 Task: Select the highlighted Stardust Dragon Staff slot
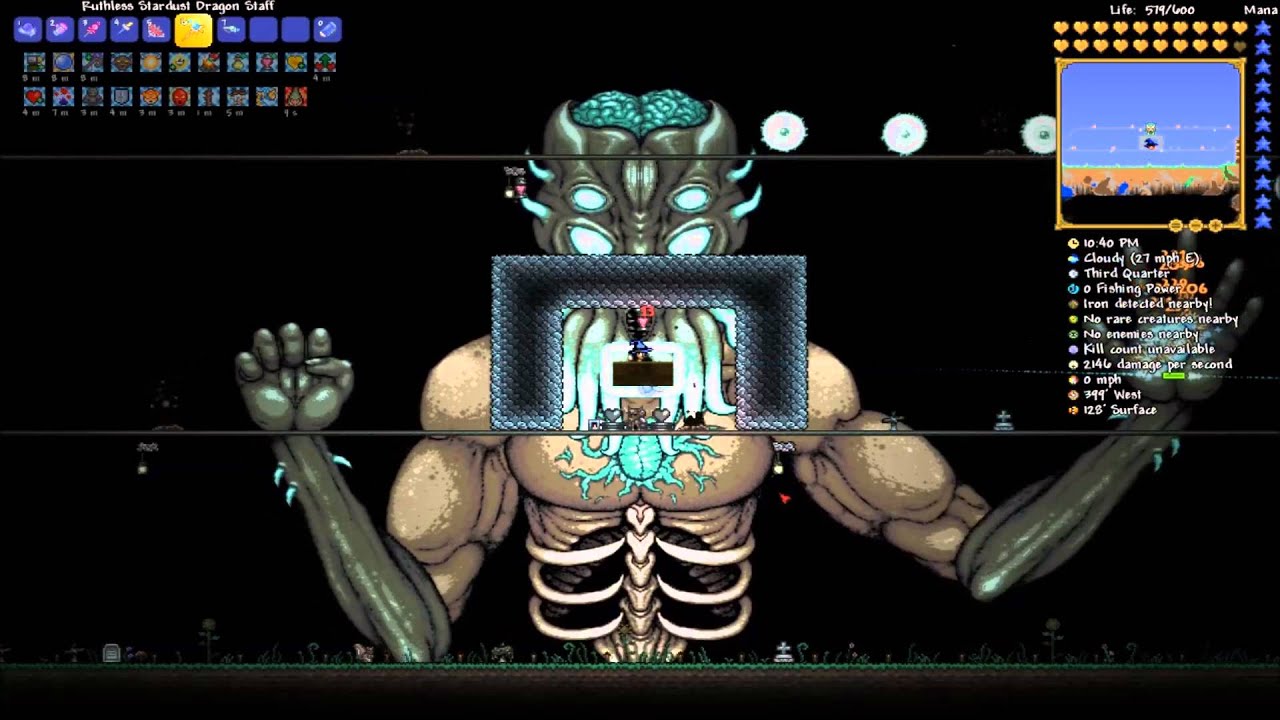[193, 31]
